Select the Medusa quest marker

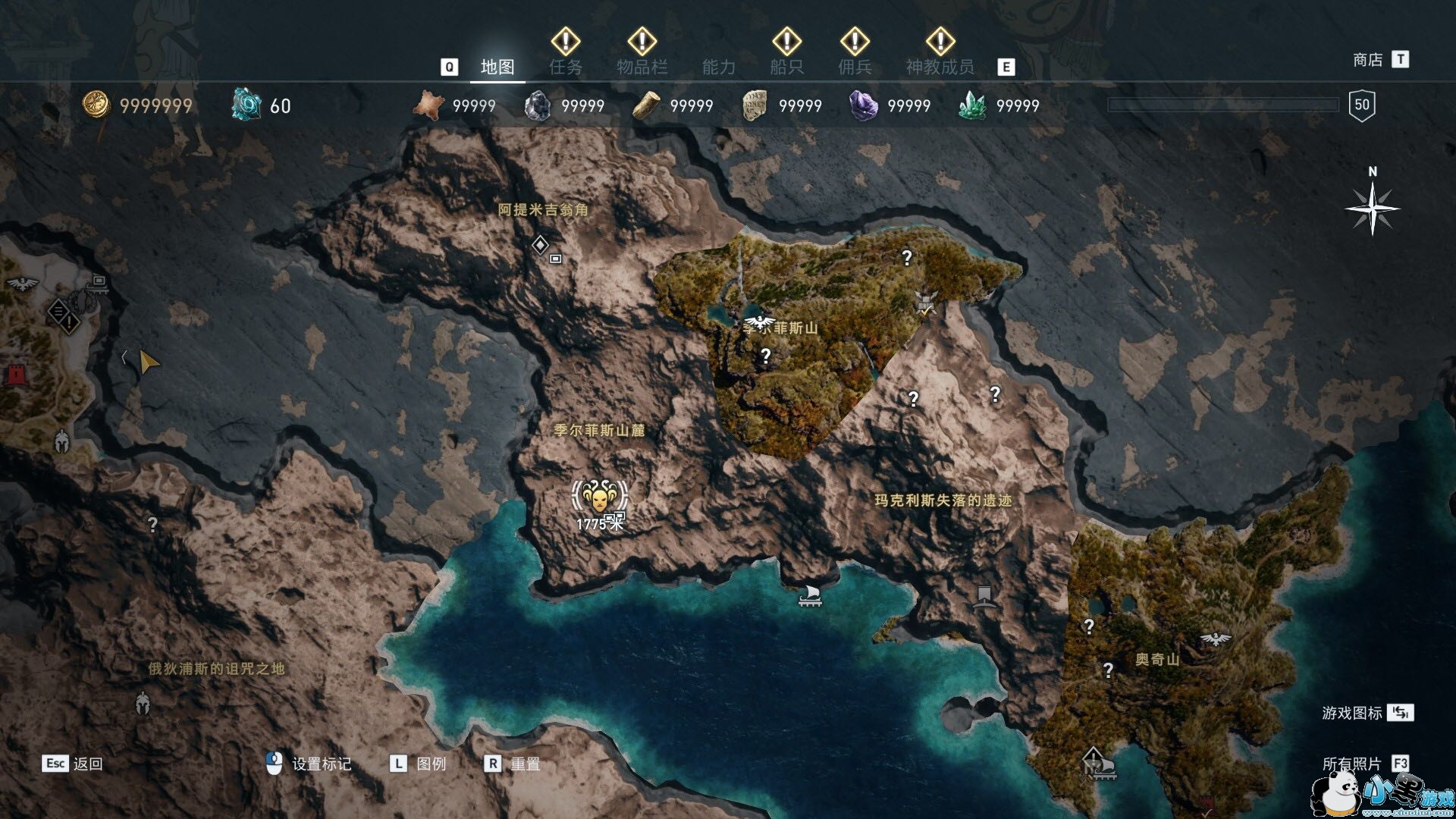[x=599, y=497]
